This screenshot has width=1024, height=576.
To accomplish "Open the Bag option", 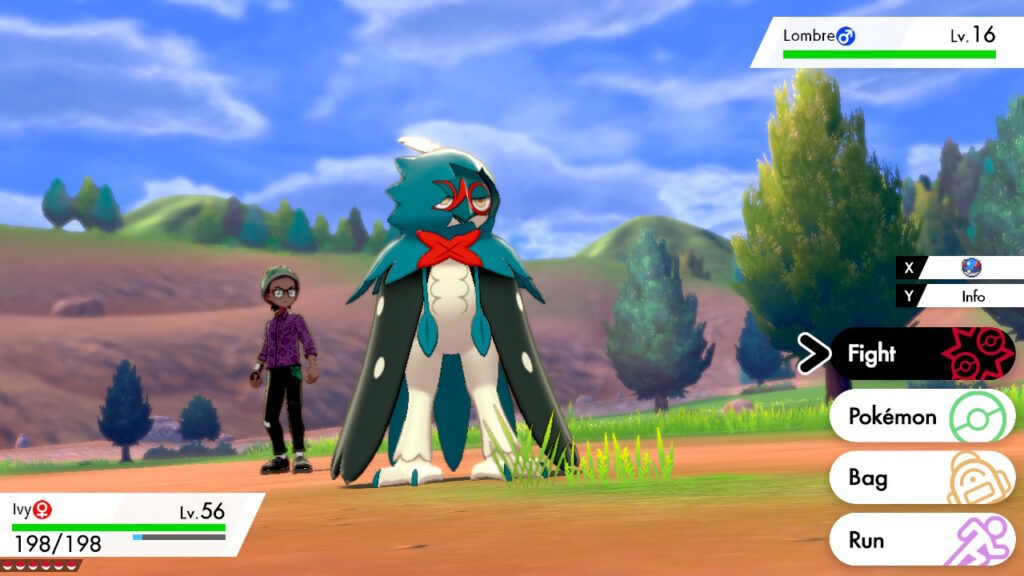I will pos(920,478).
